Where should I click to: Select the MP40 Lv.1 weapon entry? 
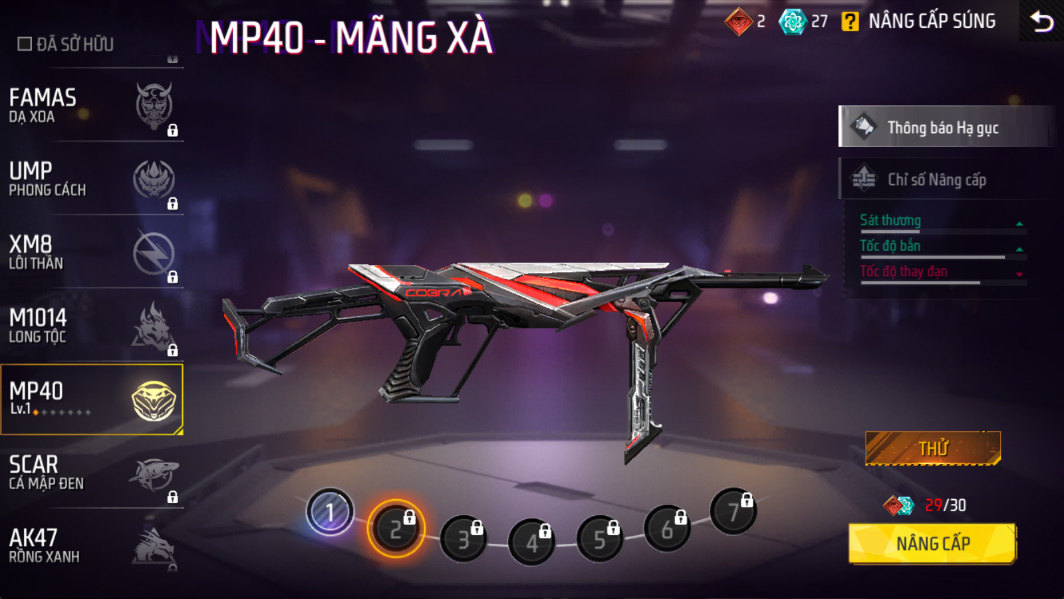point(91,398)
